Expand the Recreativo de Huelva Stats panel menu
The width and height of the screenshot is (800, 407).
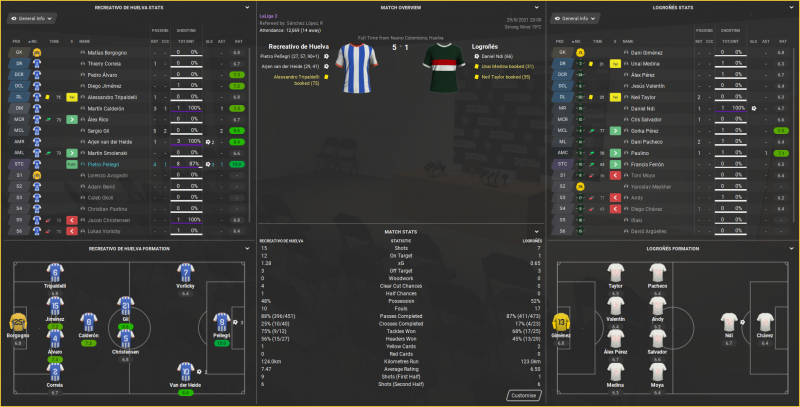245,6
